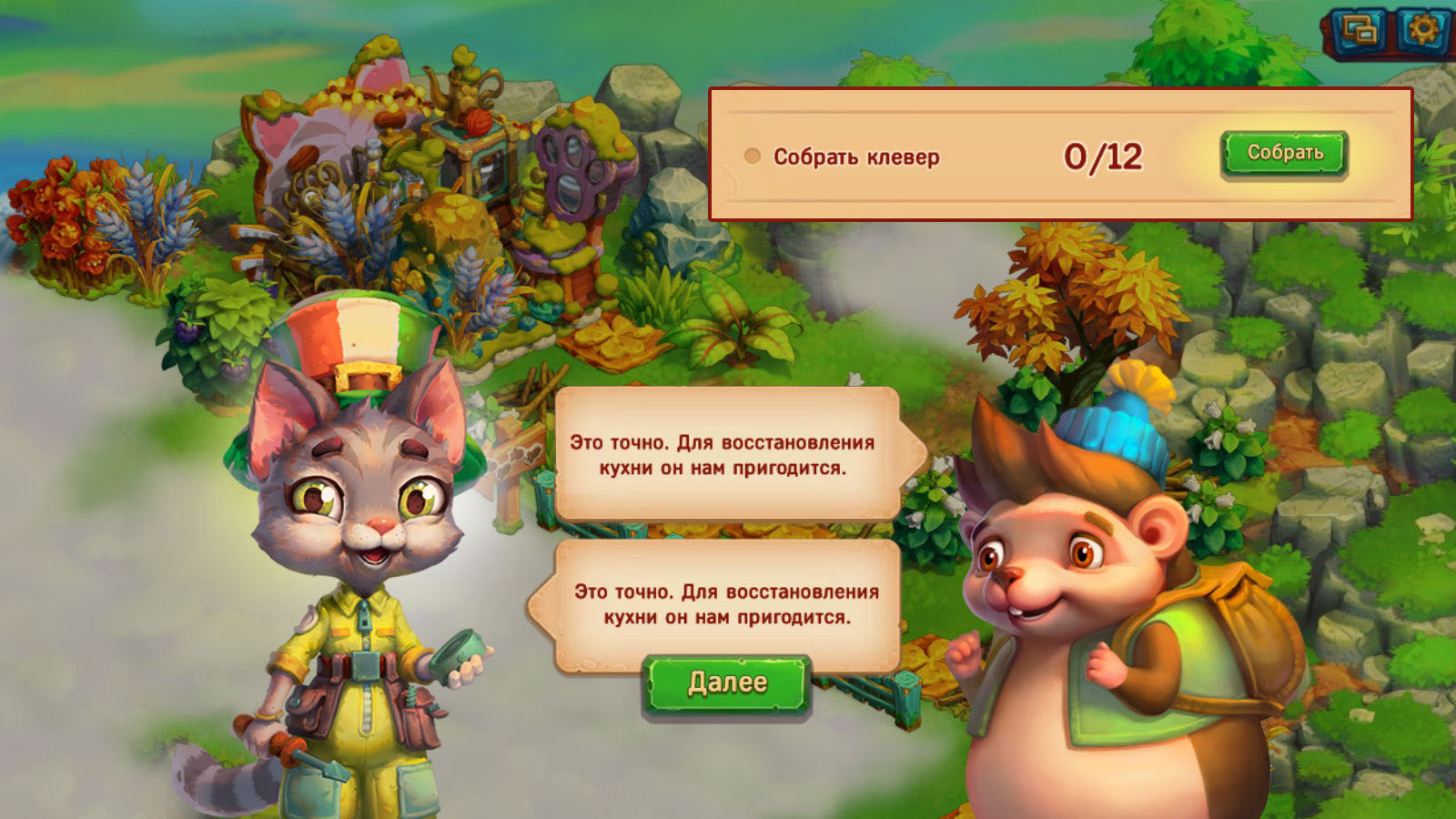Image resolution: width=1456 pixels, height=819 pixels.
Task: Click the green Собрать button
Action: tap(1283, 153)
